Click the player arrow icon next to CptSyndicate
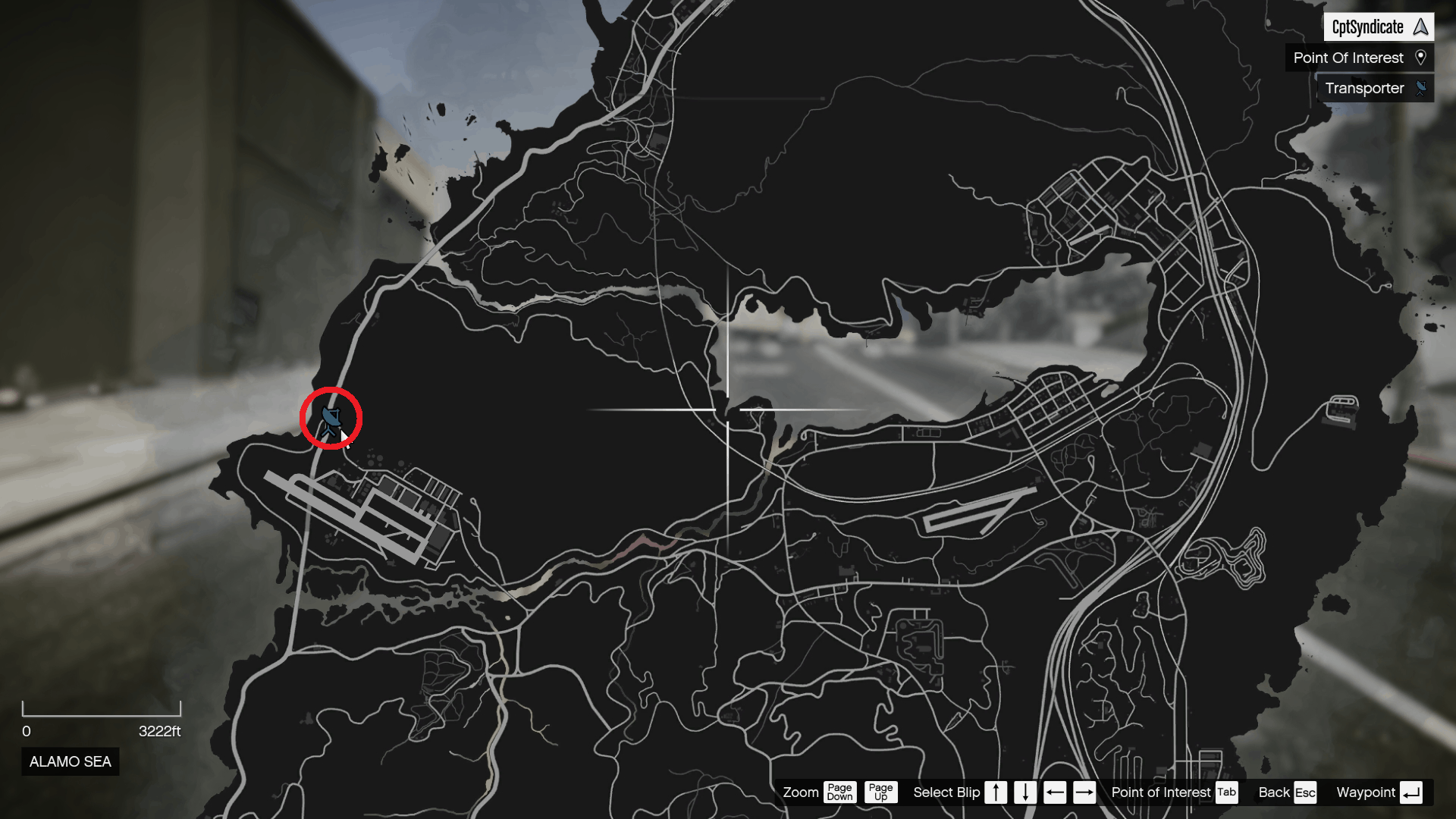Screen dimensions: 1456x819 [1420, 27]
